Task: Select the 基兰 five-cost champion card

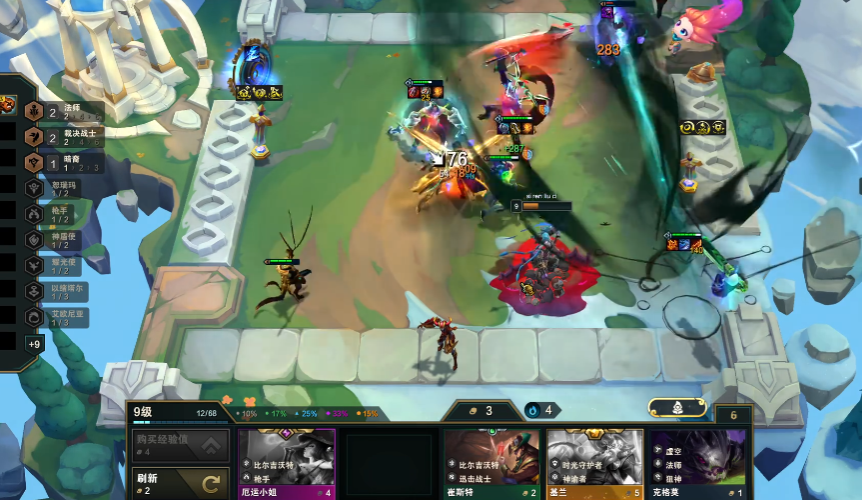Action: coord(594,464)
